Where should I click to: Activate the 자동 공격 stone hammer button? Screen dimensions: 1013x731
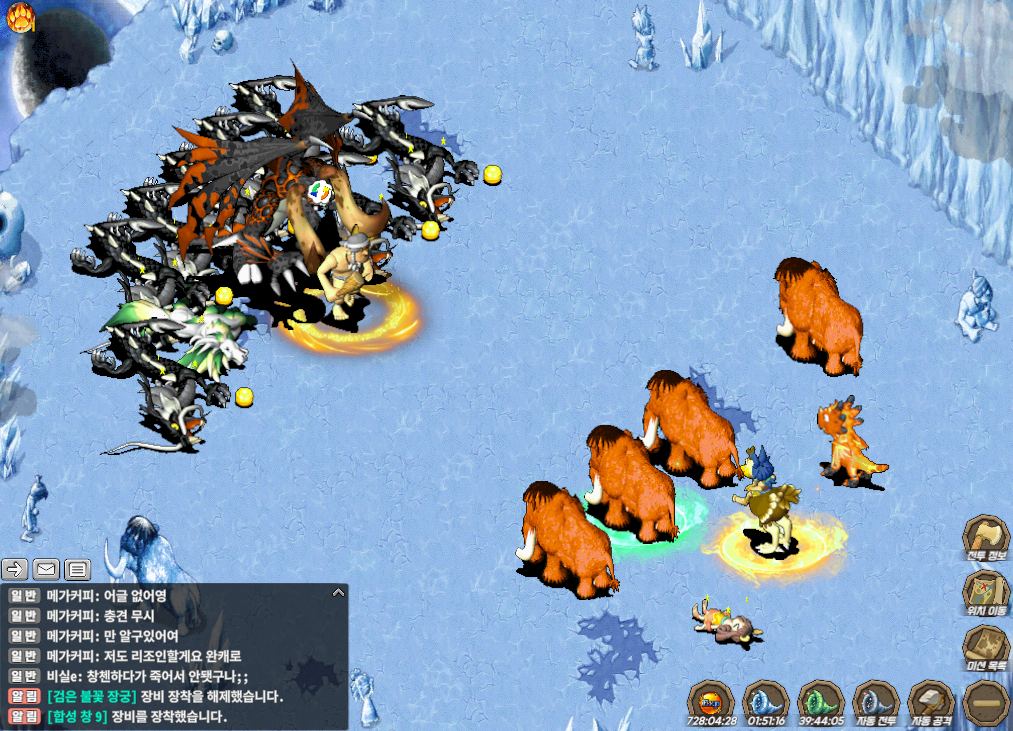click(930, 701)
